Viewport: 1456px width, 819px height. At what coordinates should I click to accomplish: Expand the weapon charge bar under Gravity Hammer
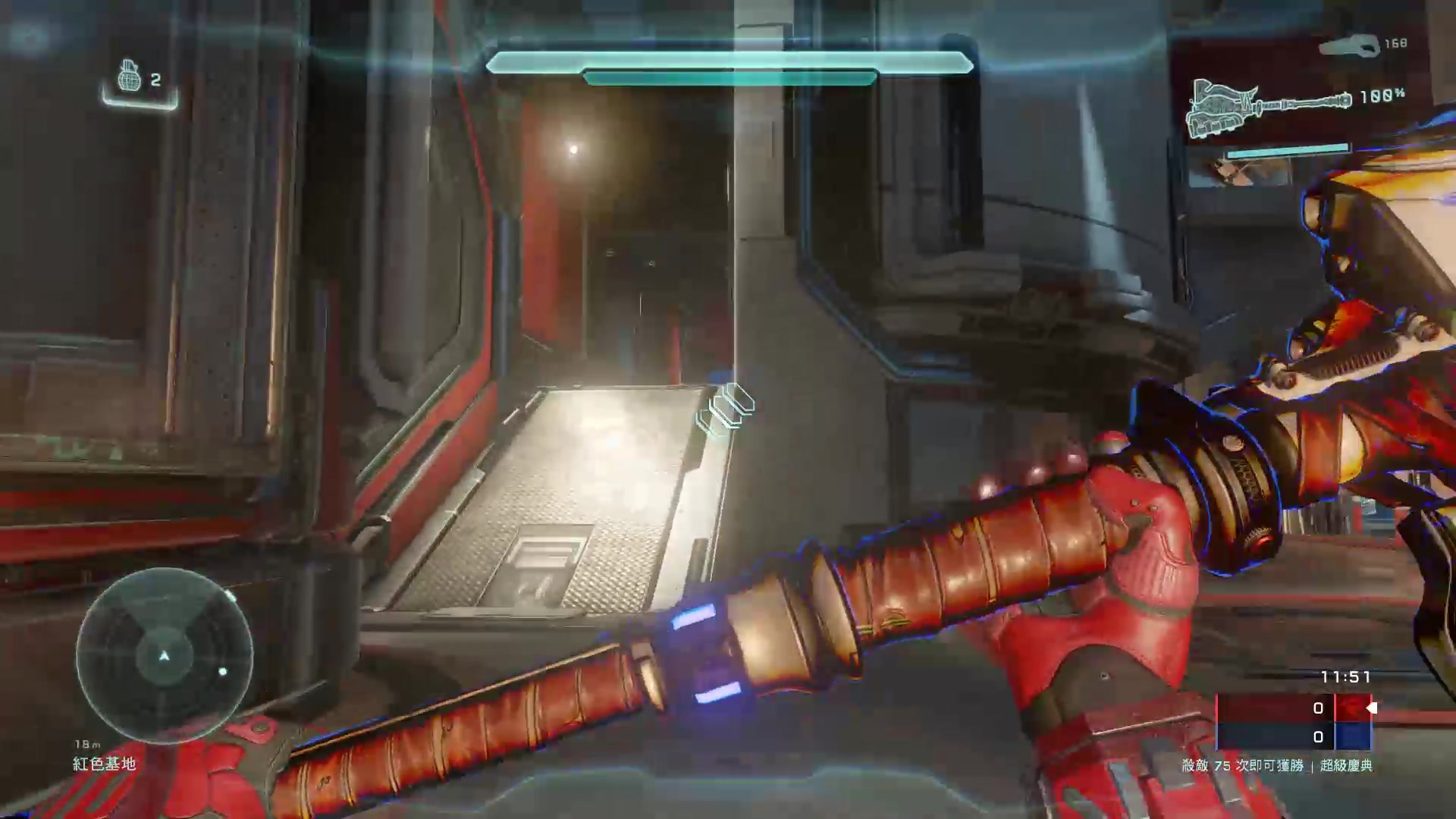coord(1289,149)
